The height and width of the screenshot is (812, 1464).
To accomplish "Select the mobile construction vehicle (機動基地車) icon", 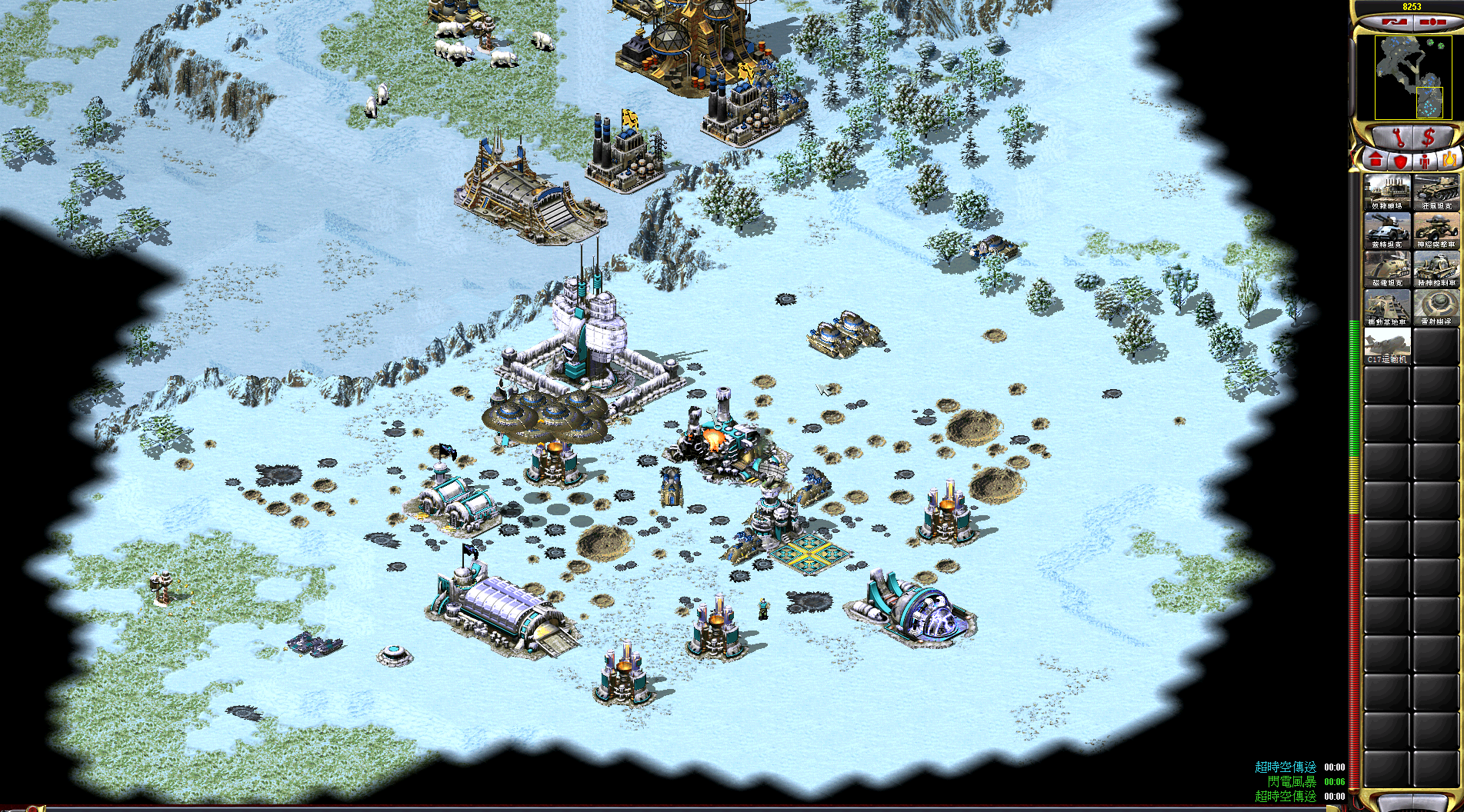I will [1387, 308].
